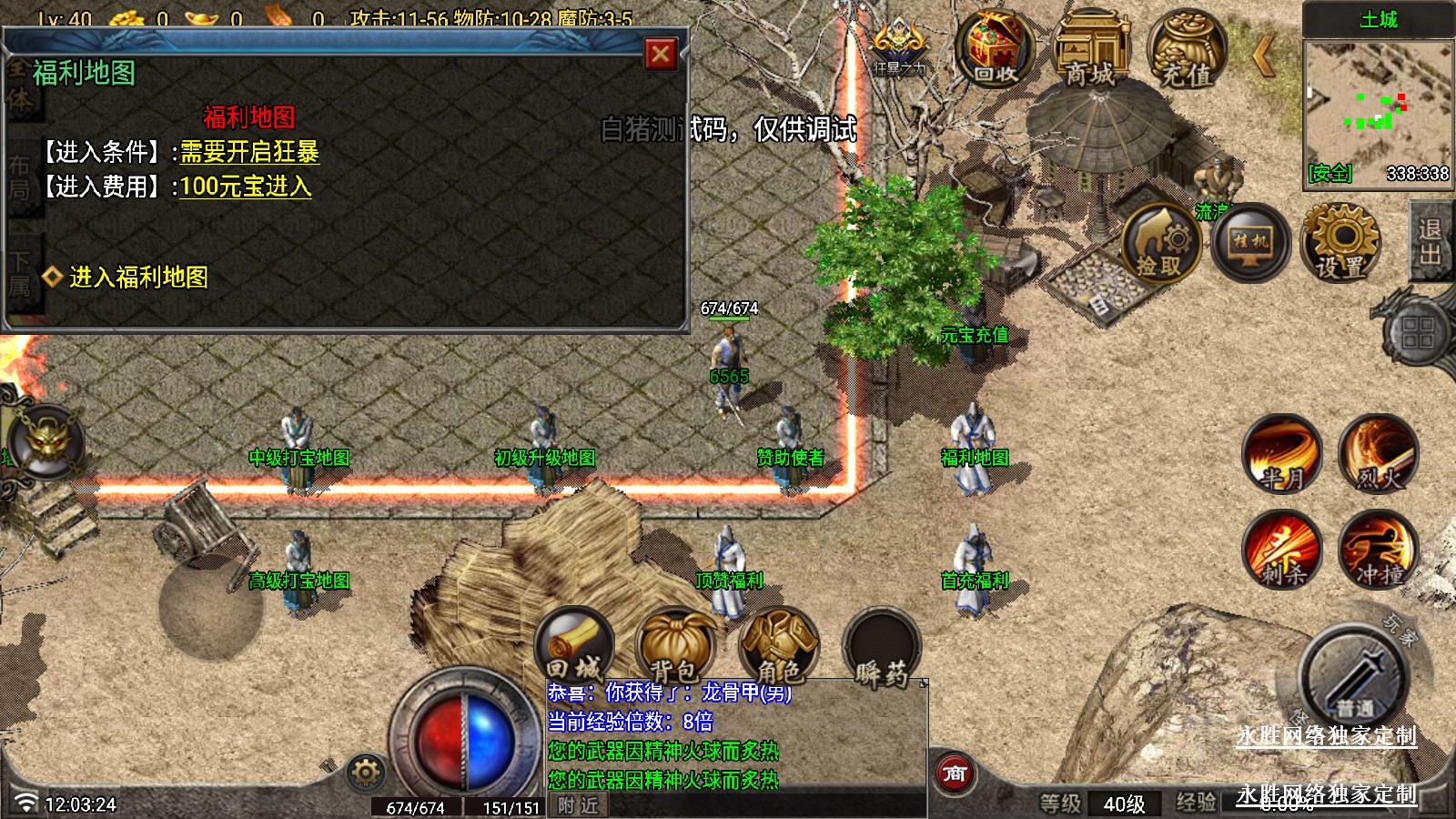Viewport: 1456px width, 819px height.
Task: Activate the 刺杀 skill
Action: pyautogui.click(x=1282, y=549)
